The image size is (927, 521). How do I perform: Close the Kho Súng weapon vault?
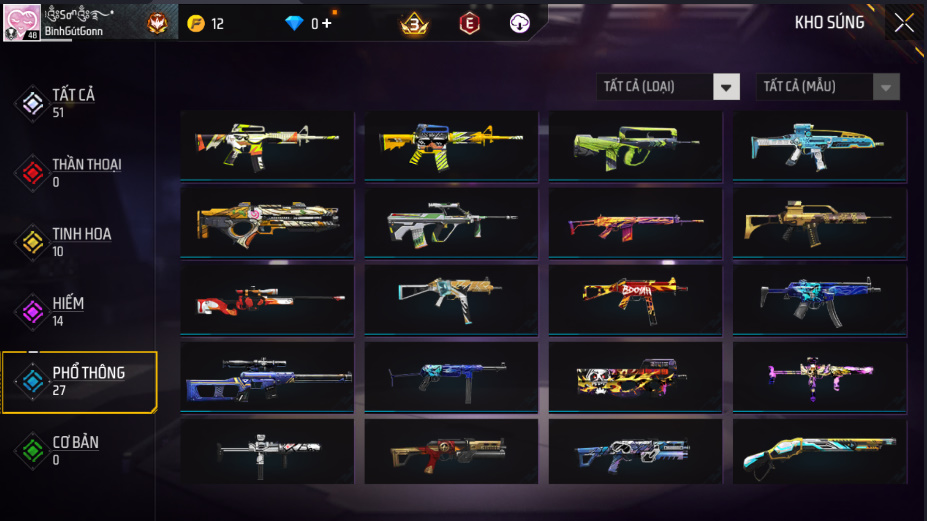click(x=903, y=23)
